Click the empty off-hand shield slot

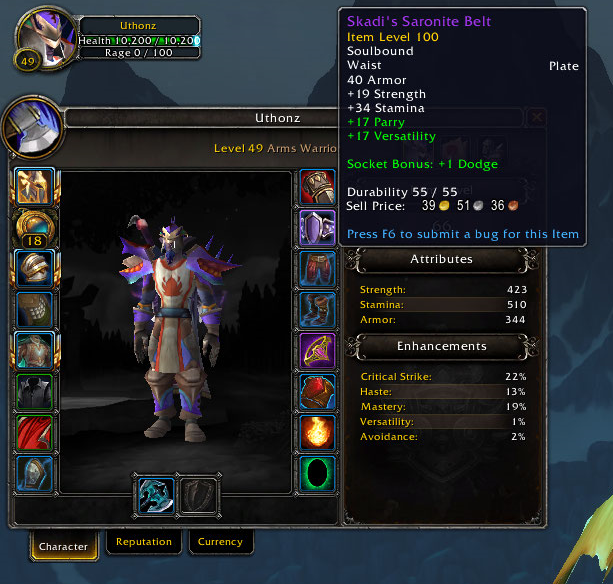click(x=198, y=497)
